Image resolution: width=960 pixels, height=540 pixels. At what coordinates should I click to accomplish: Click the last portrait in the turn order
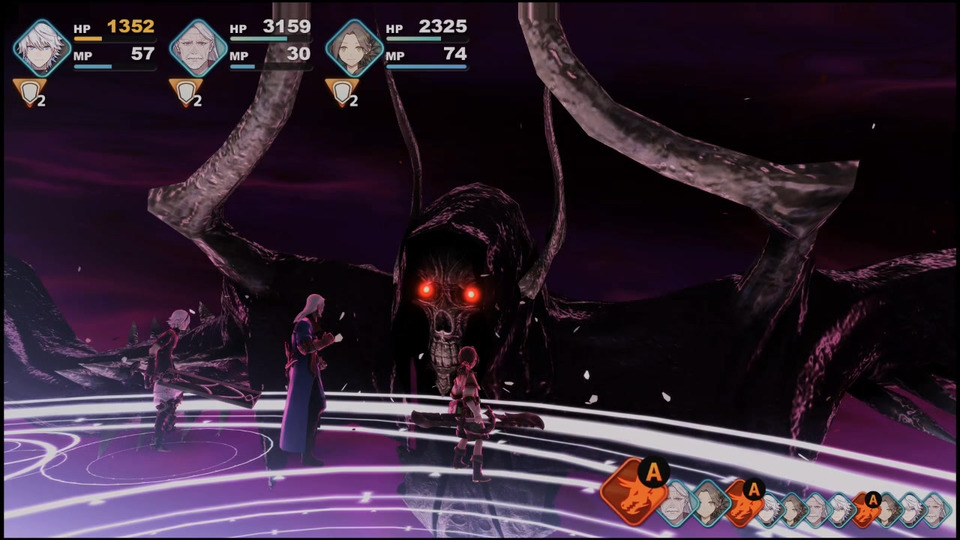pos(934,508)
